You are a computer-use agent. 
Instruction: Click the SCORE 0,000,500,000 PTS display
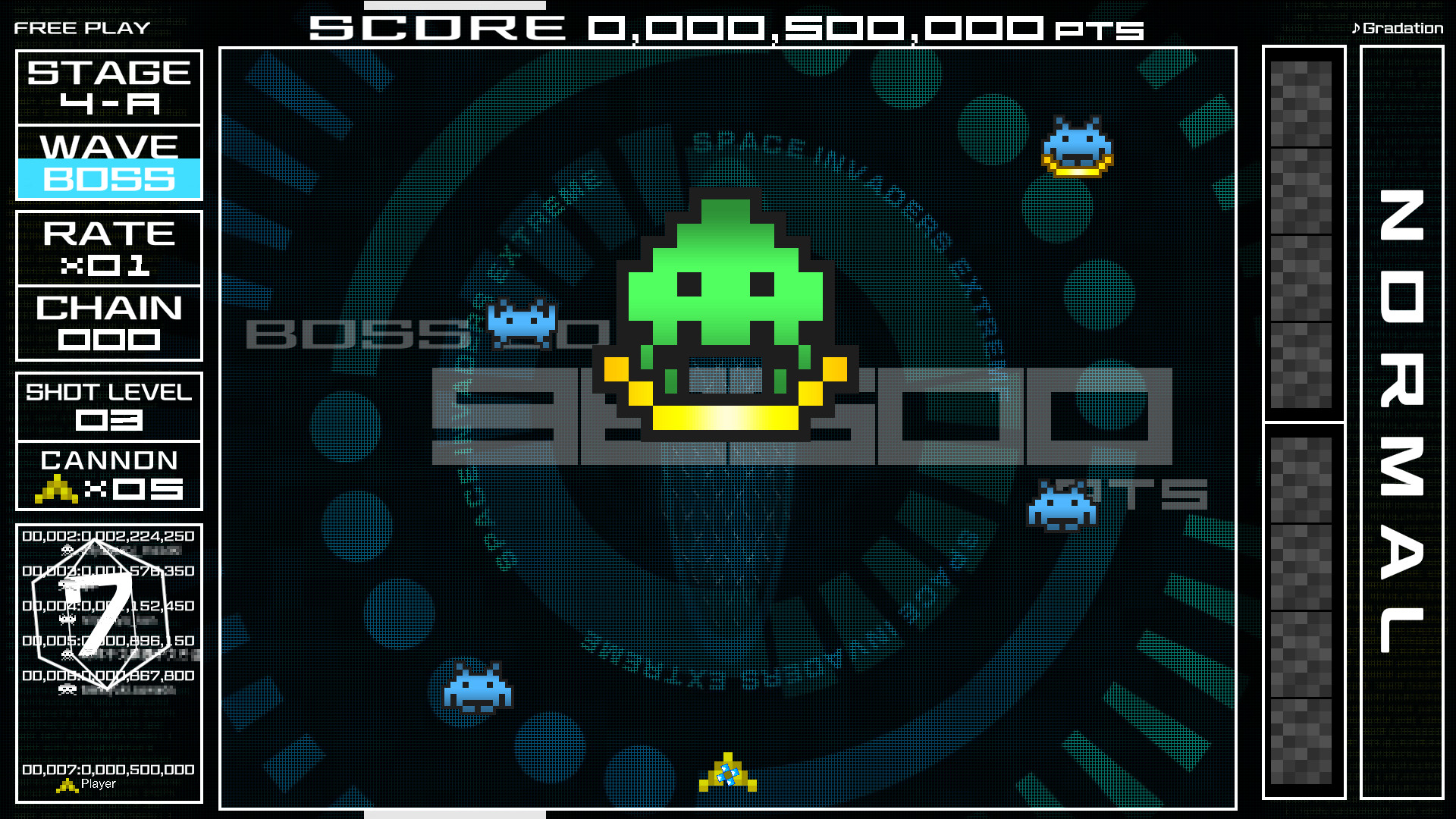tap(724, 28)
